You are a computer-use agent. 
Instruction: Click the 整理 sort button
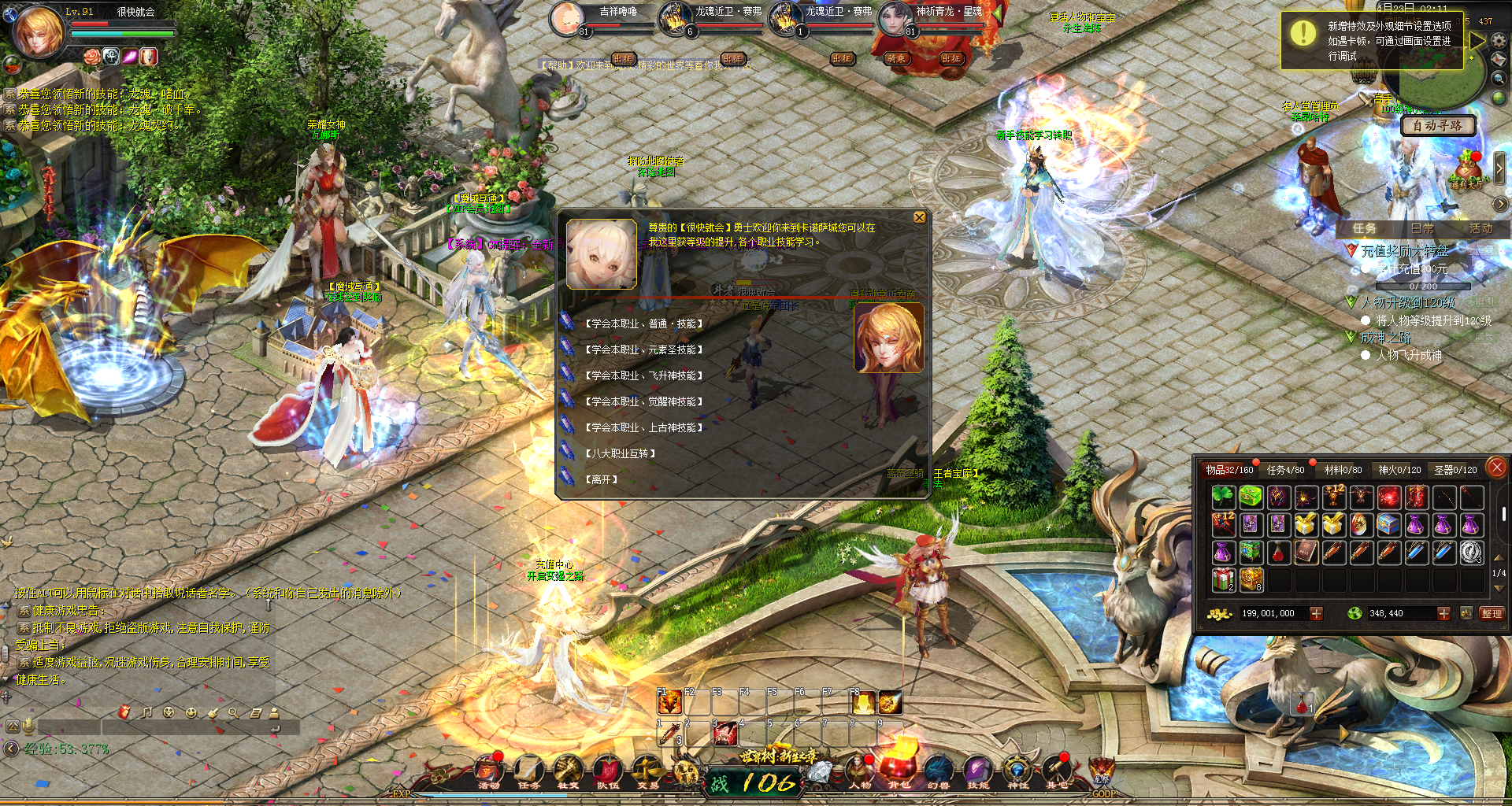1492,613
